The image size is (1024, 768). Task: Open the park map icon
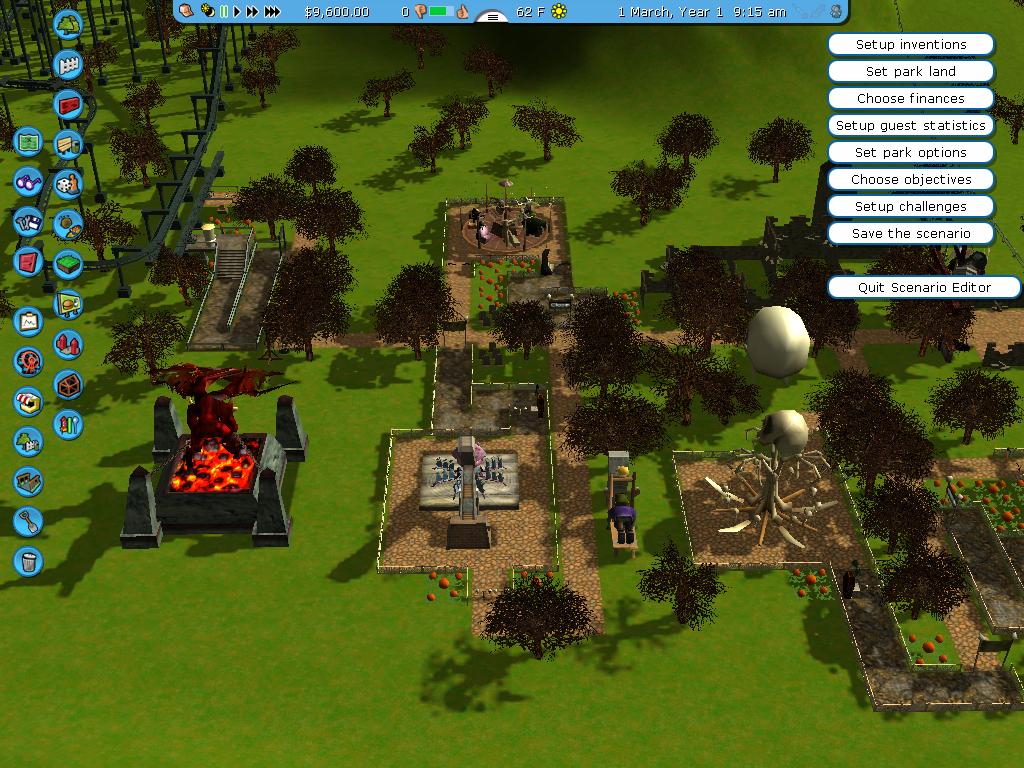pos(28,142)
